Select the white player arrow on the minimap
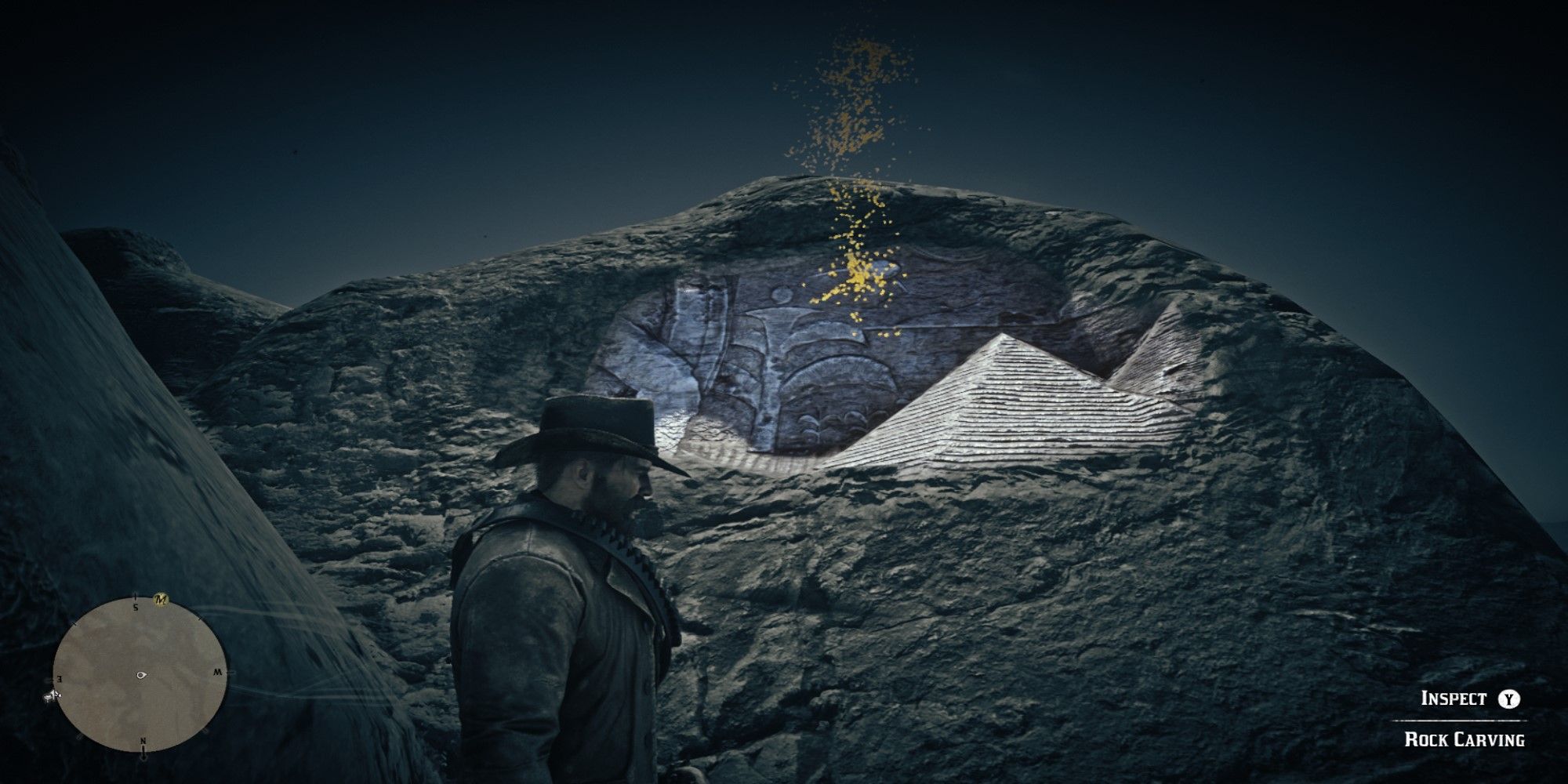The height and width of the screenshot is (784, 1568). tap(141, 675)
